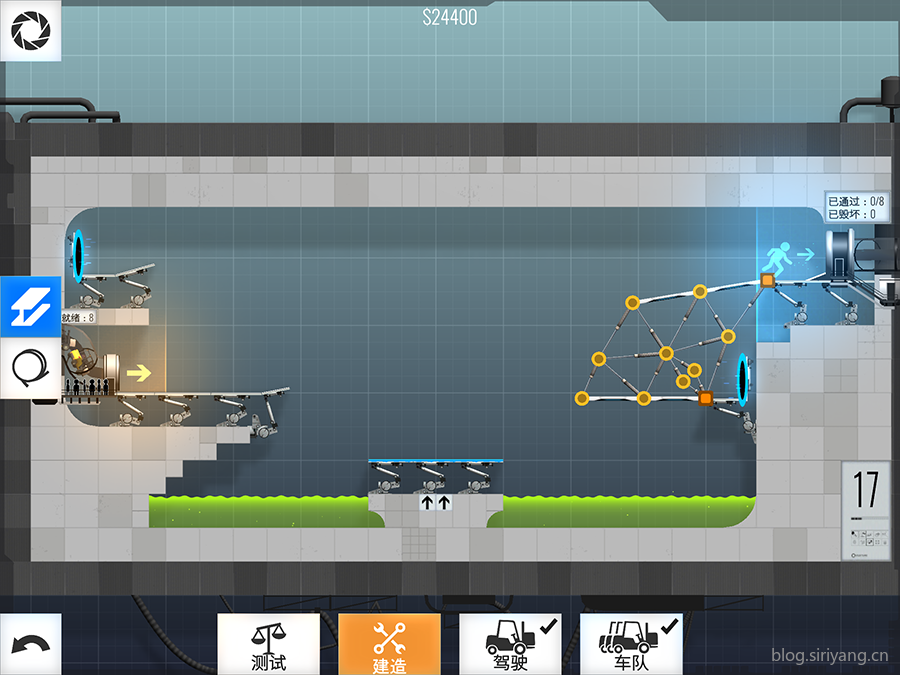This screenshot has width=900, height=675.
Task: Run the 驾驶 single forklift drive
Action: 510,644
